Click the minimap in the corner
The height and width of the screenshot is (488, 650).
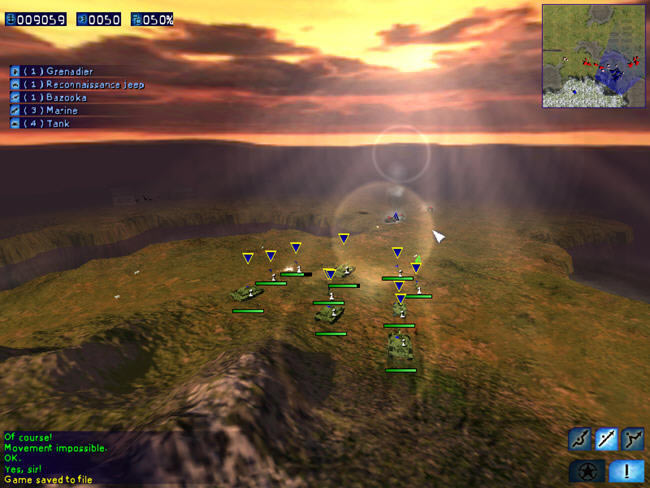point(594,56)
